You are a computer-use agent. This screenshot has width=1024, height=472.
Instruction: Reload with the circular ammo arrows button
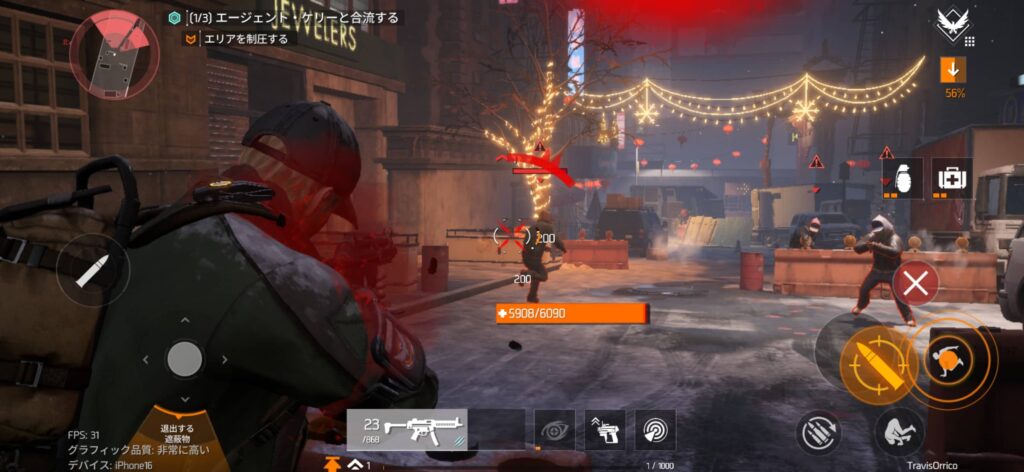point(818,433)
